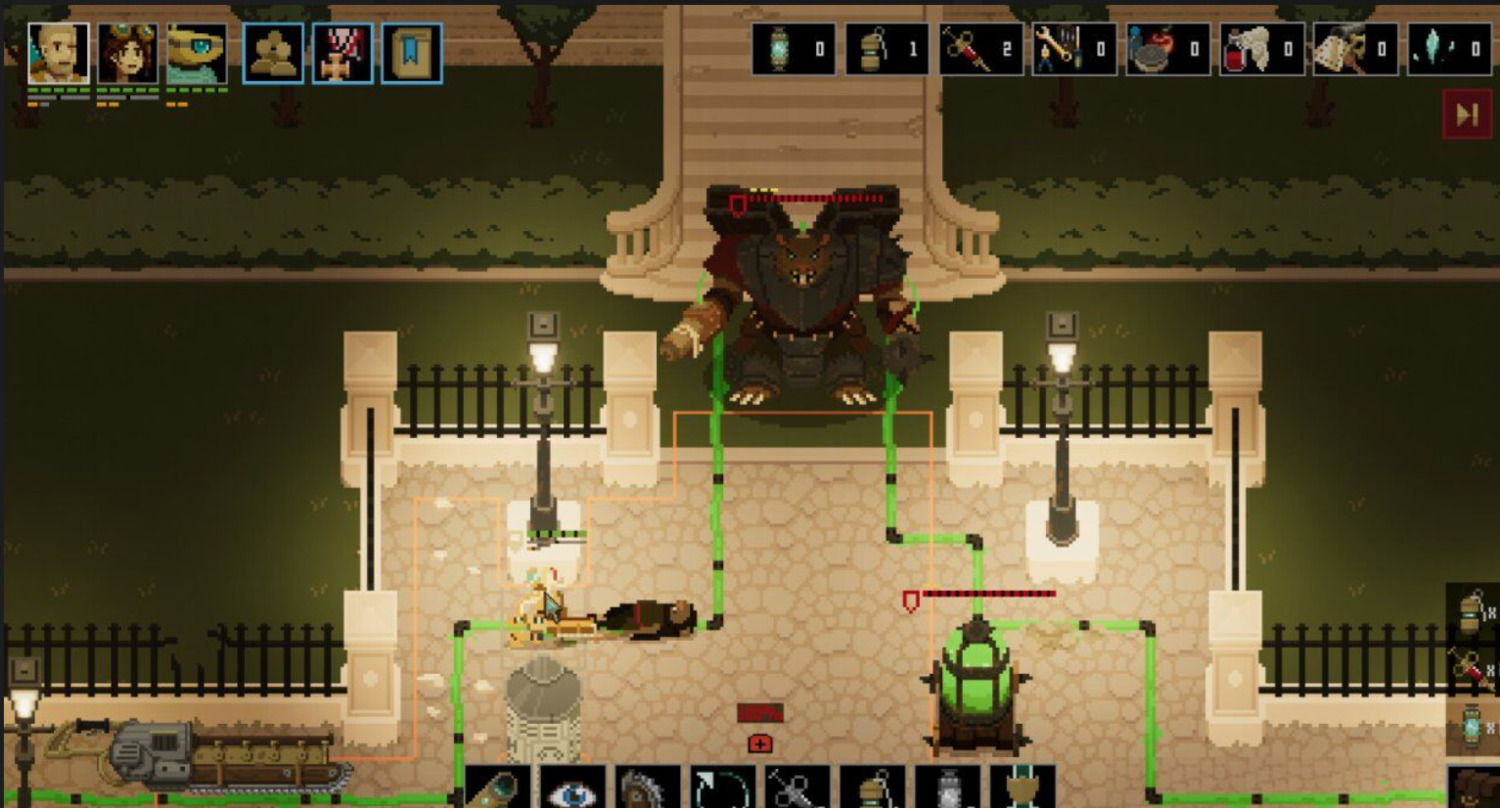1500x808 pixels.
Task: Use the syringe ability on hotbar
Action: click(x=797, y=788)
